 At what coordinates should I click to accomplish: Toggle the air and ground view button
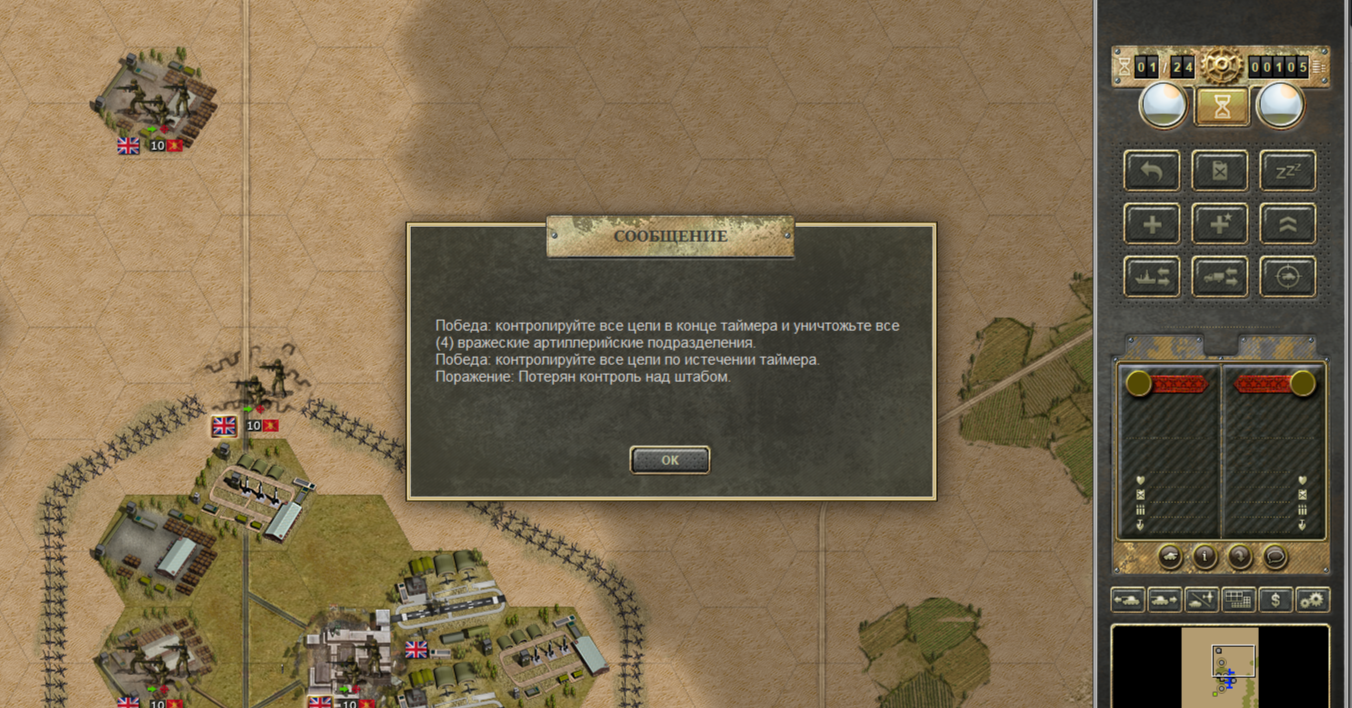pyautogui.click(x=1201, y=600)
